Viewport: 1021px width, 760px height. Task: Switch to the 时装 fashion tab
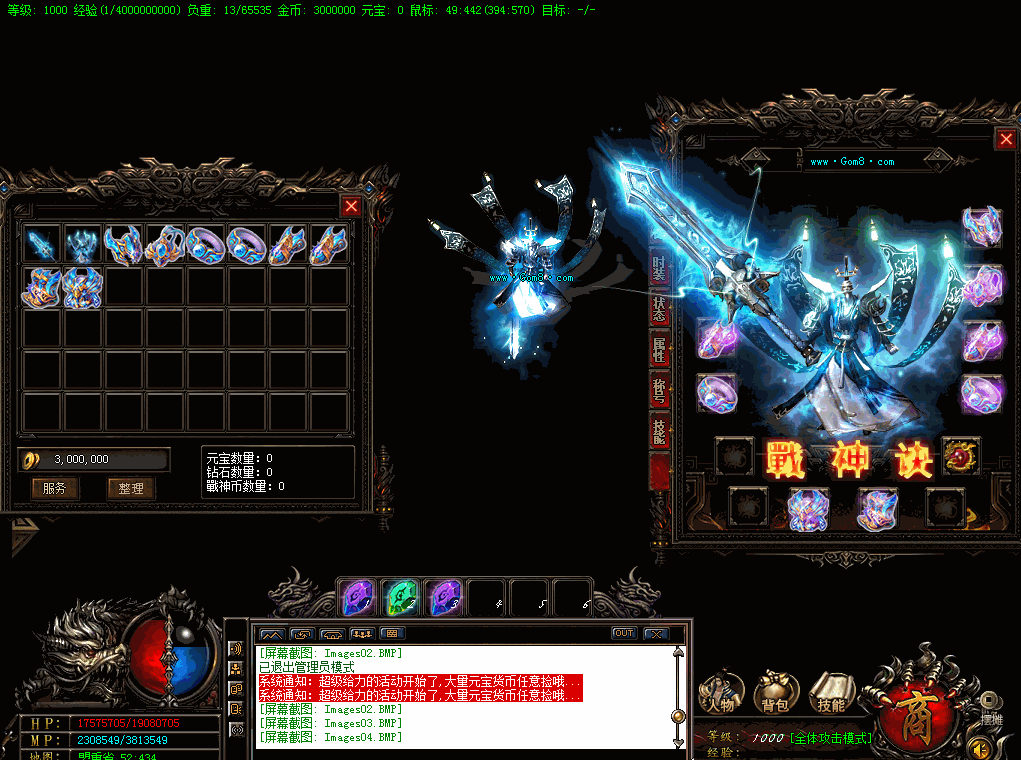[x=659, y=267]
